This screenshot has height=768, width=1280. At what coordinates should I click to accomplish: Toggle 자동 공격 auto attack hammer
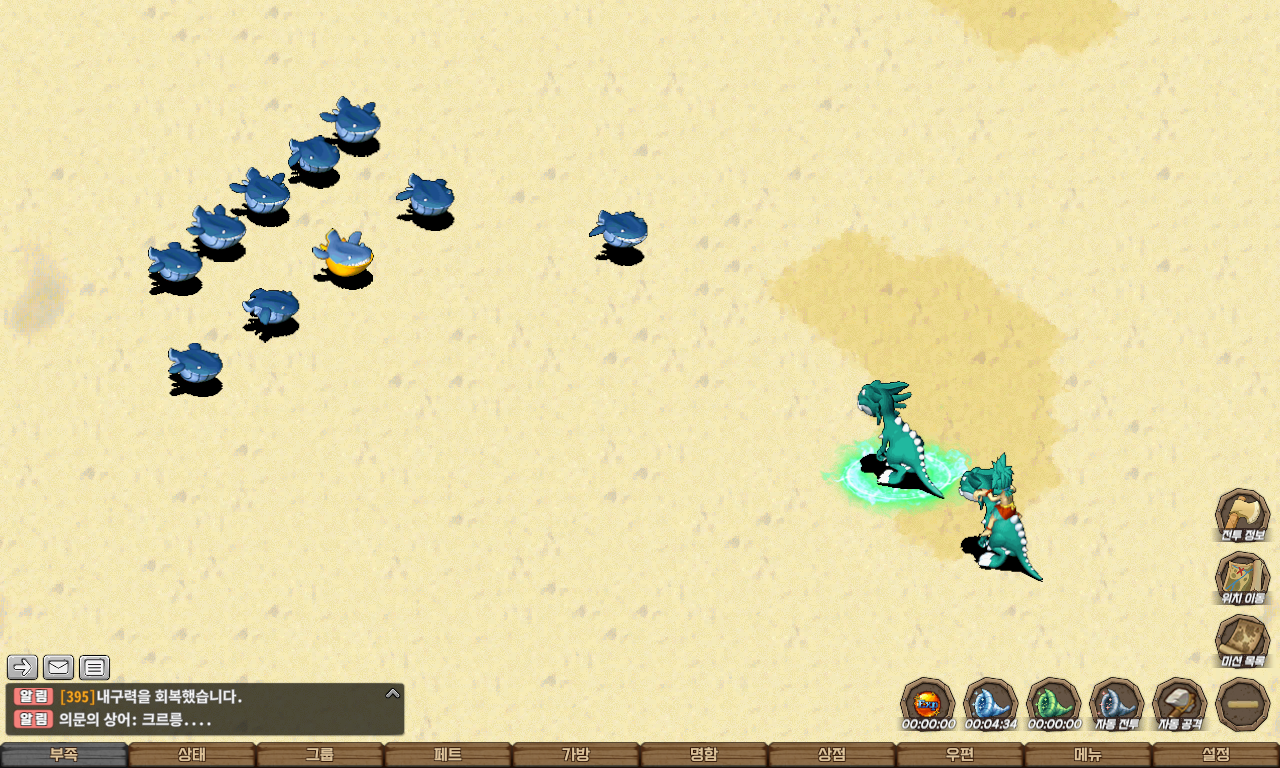click(1180, 704)
